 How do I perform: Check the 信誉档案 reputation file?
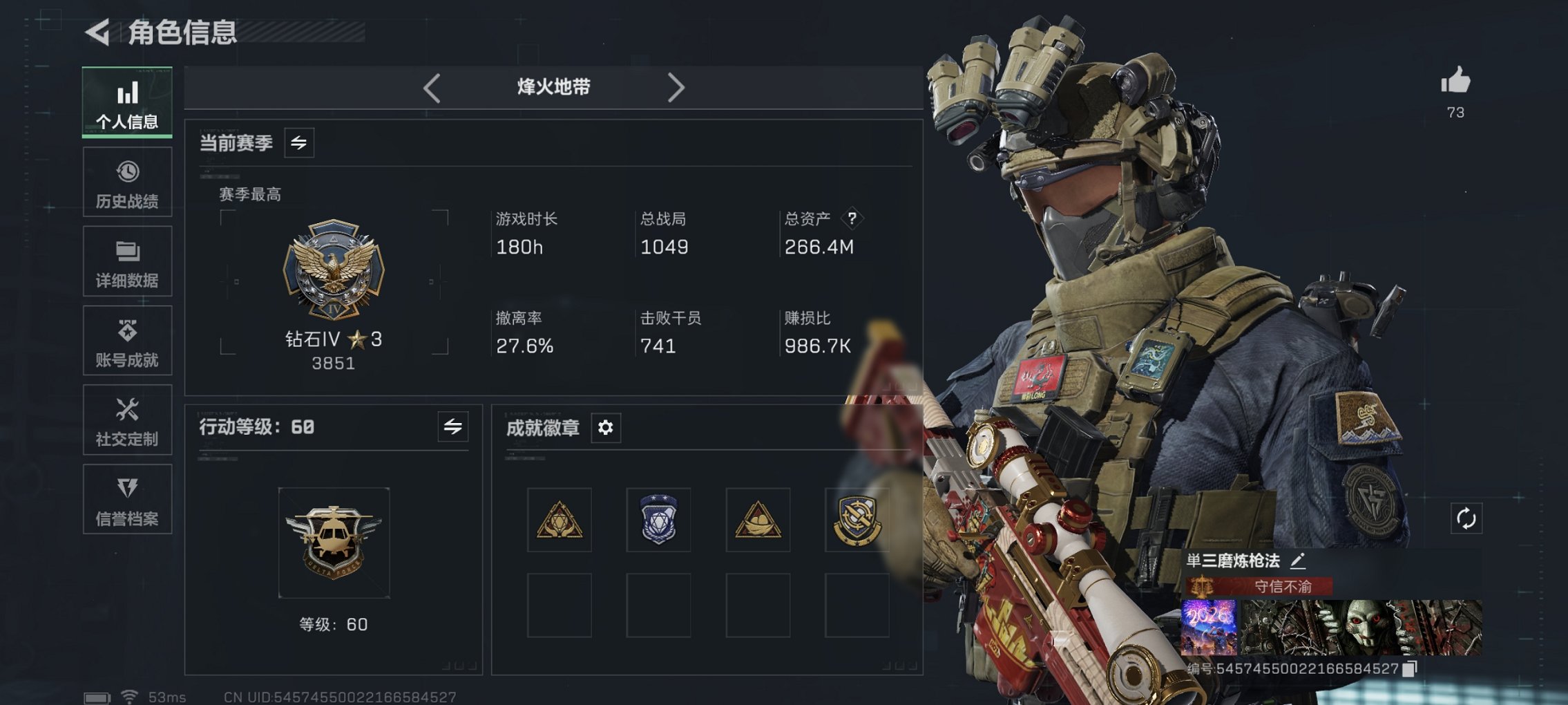pyautogui.click(x=127, y=499)
